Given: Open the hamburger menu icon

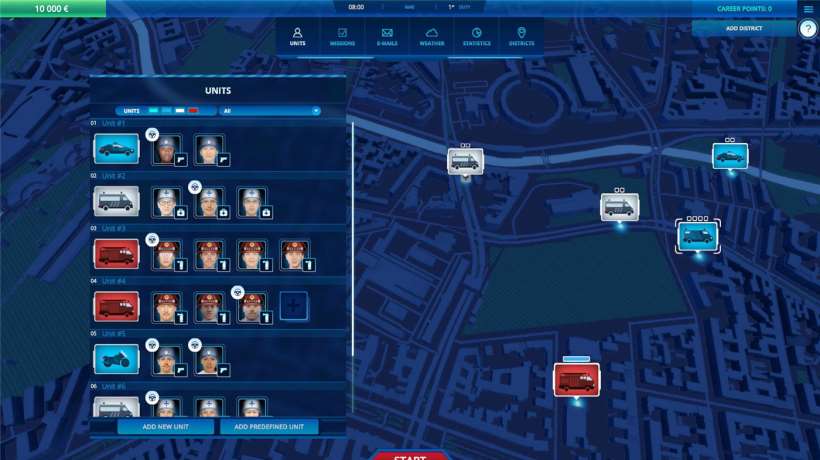Looking at the screenshot, I should click(x=808, y=9).
